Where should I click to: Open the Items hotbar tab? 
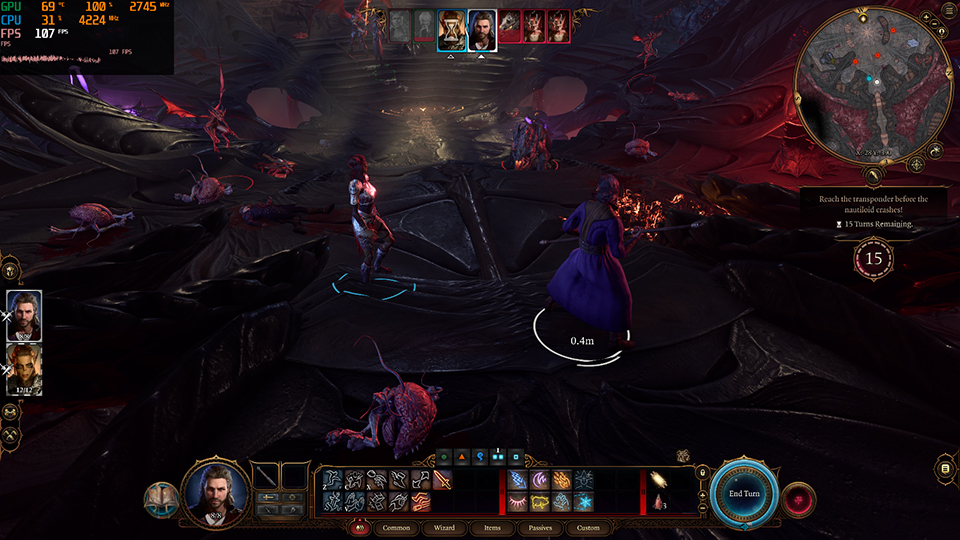492,528
